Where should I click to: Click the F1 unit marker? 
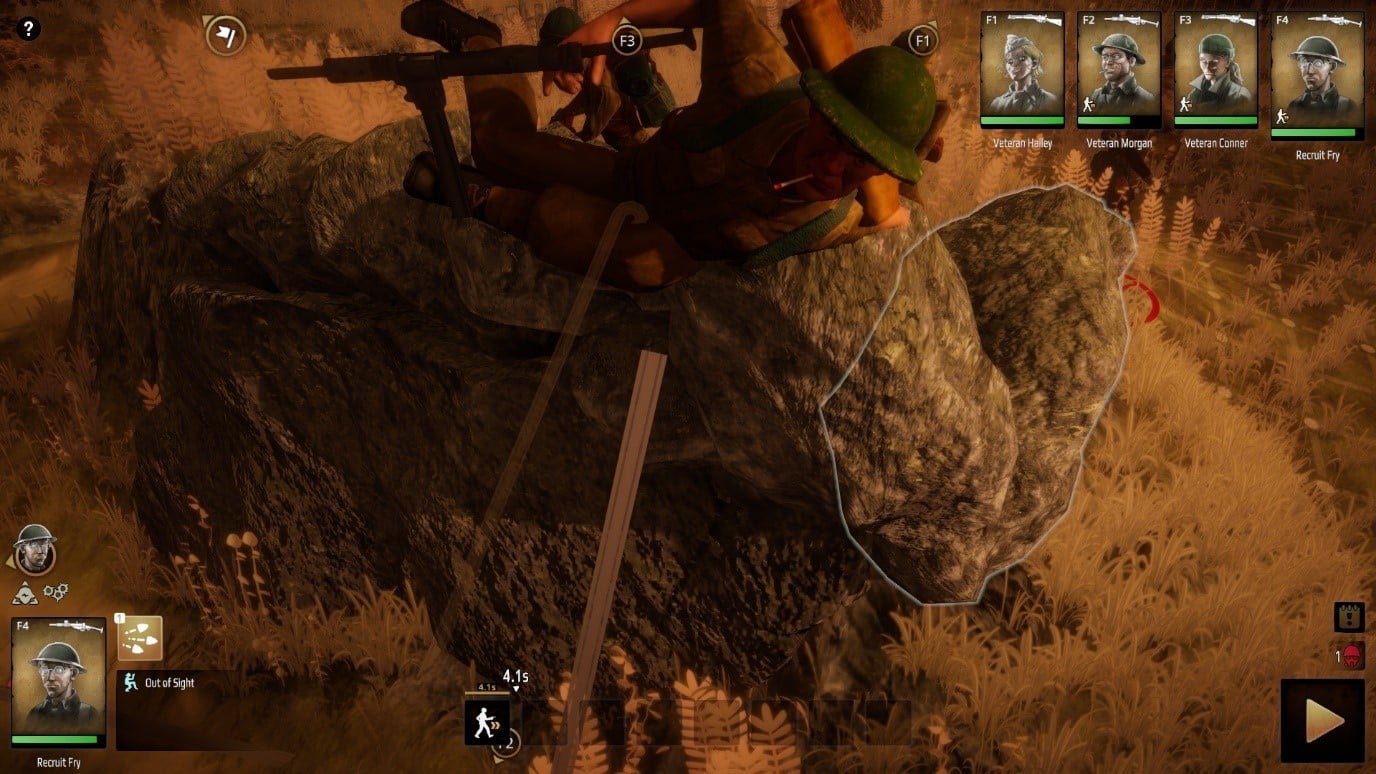point(922,41)
